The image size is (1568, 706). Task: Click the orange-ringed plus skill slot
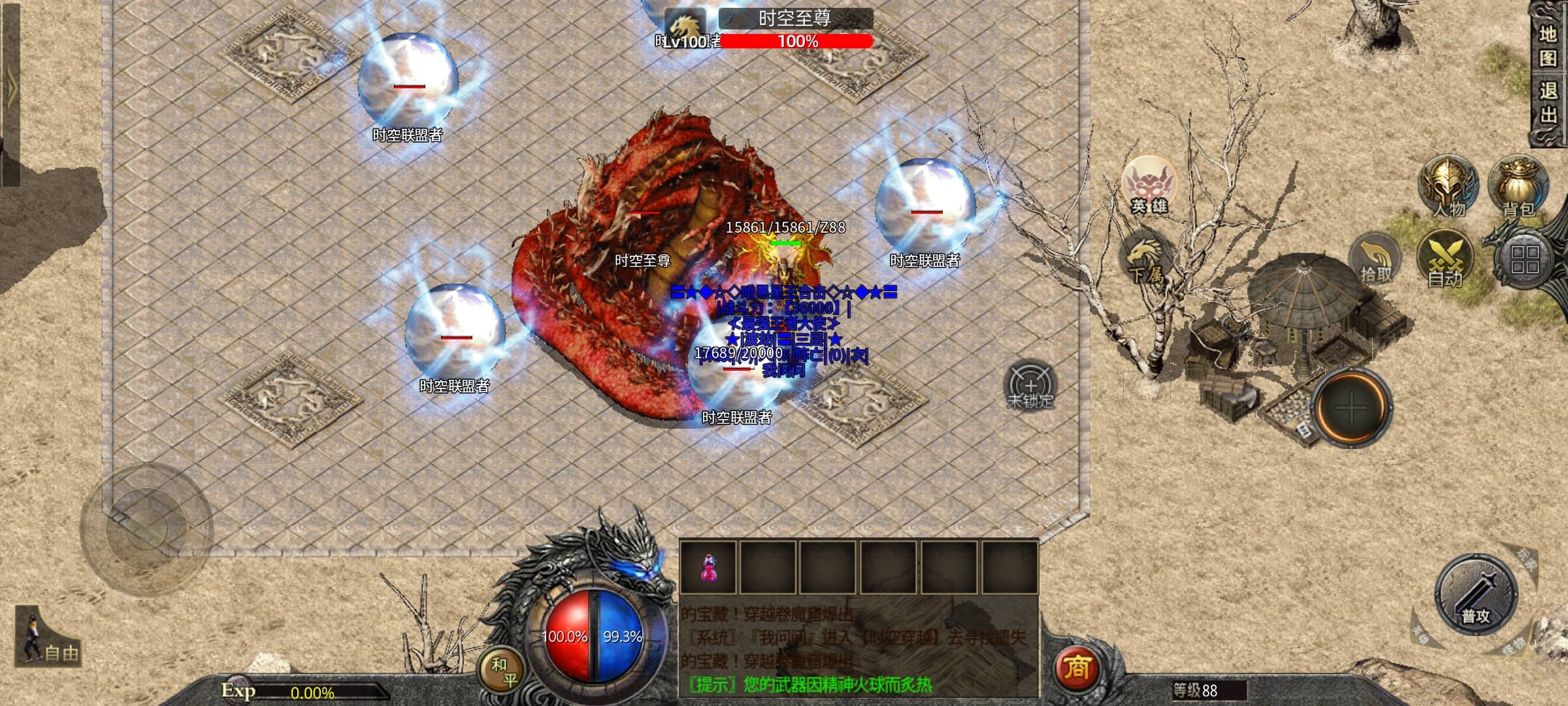[1351, 408]
